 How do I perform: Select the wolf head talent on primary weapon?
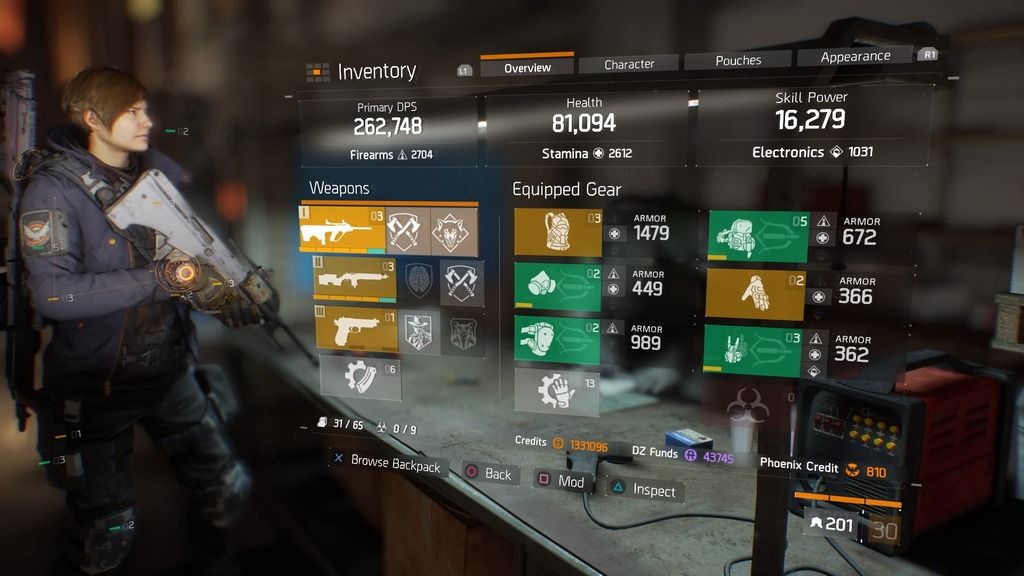453,231
